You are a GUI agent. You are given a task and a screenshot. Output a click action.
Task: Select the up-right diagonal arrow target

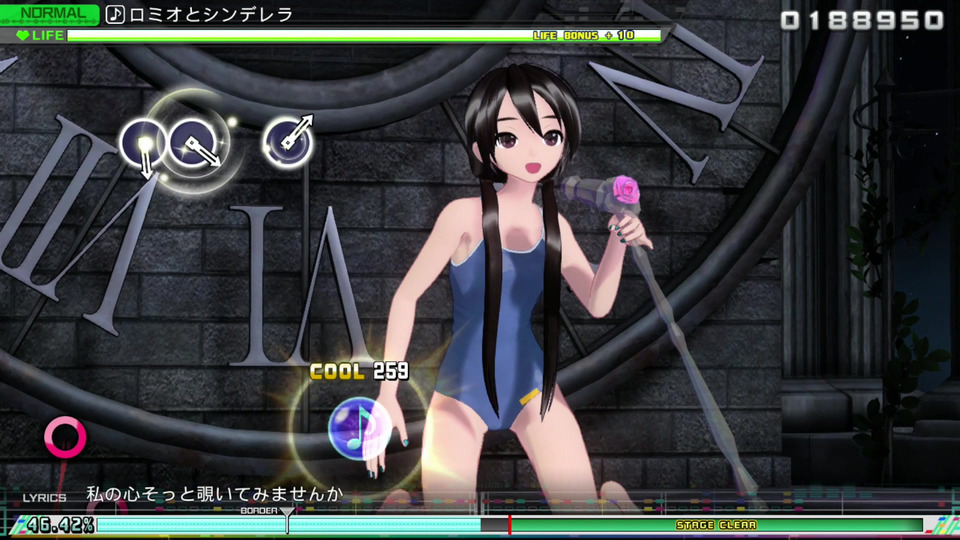288,140
